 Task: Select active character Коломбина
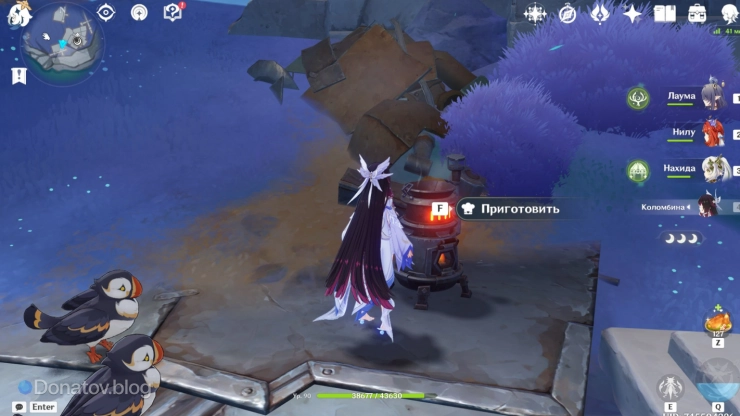706,206
